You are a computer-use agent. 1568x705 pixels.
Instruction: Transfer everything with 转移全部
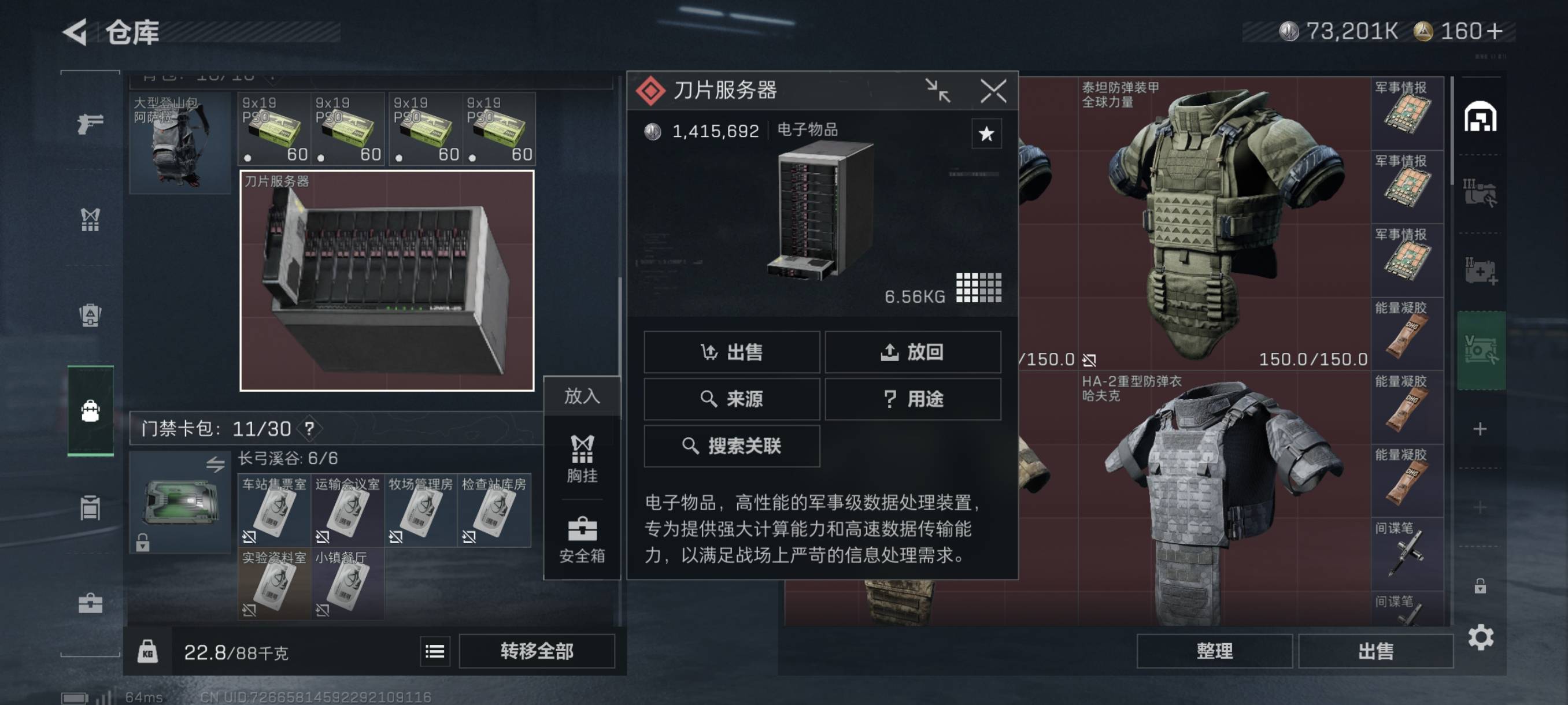pyautogui.click(x=537, y=651)
